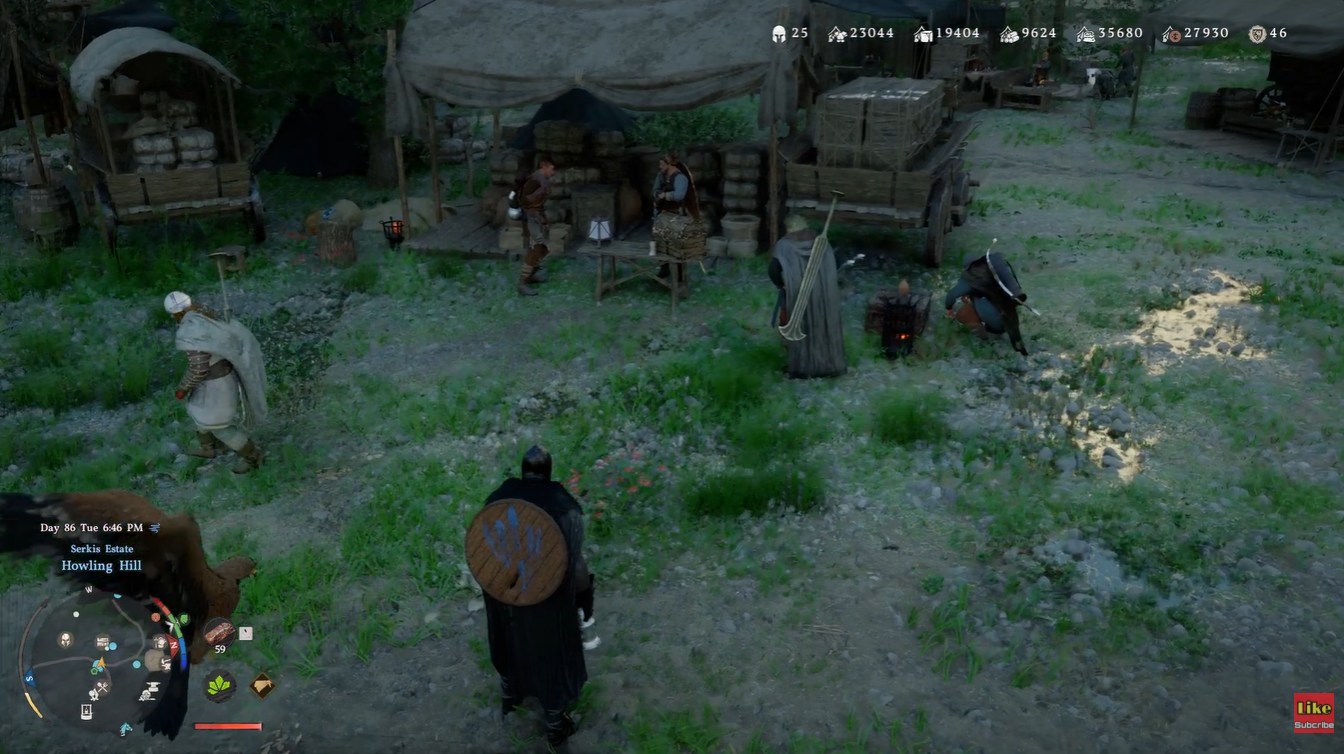Viewport: 1344px width, 754px height.
Task: Click the small note icon beside the meat
Action: coord(244,633)
